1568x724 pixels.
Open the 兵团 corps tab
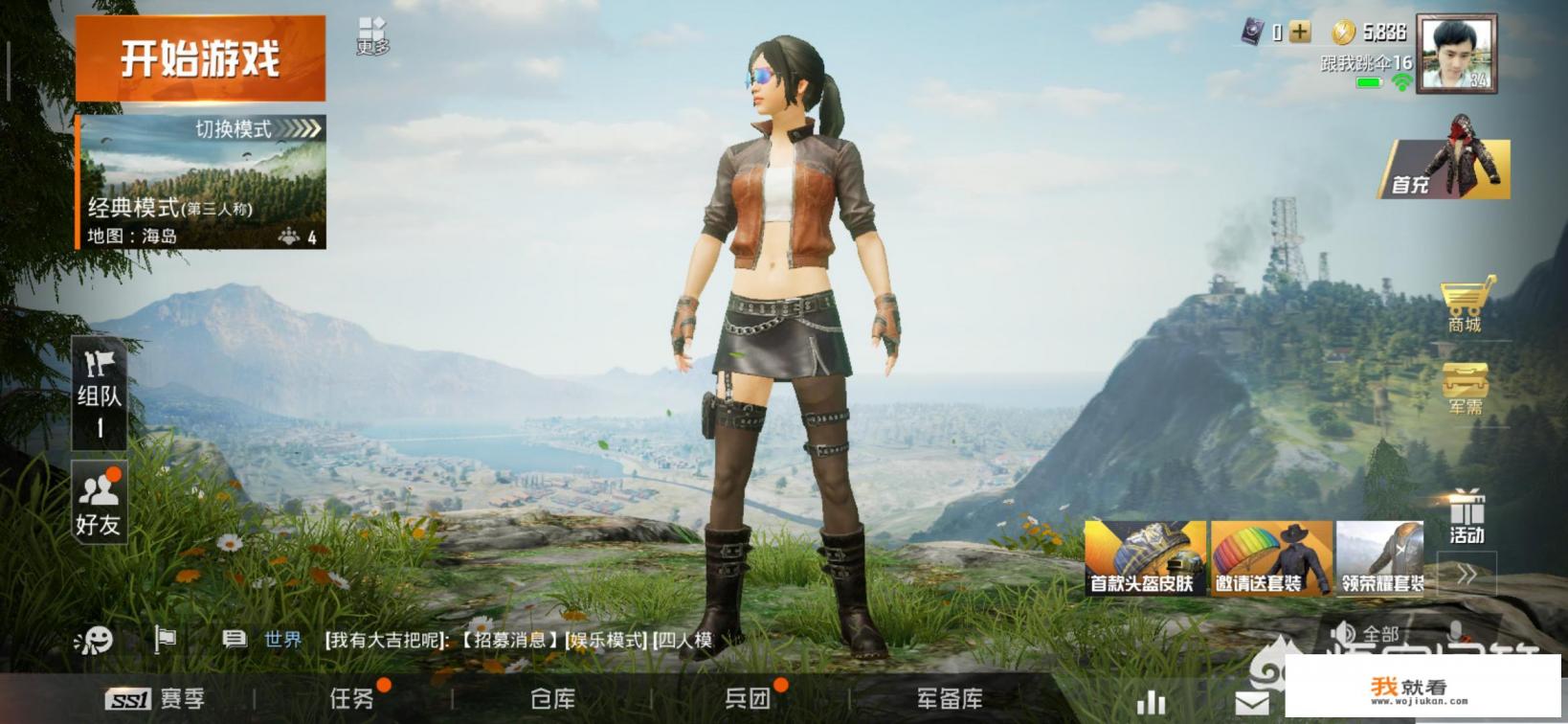coord(748,699)
